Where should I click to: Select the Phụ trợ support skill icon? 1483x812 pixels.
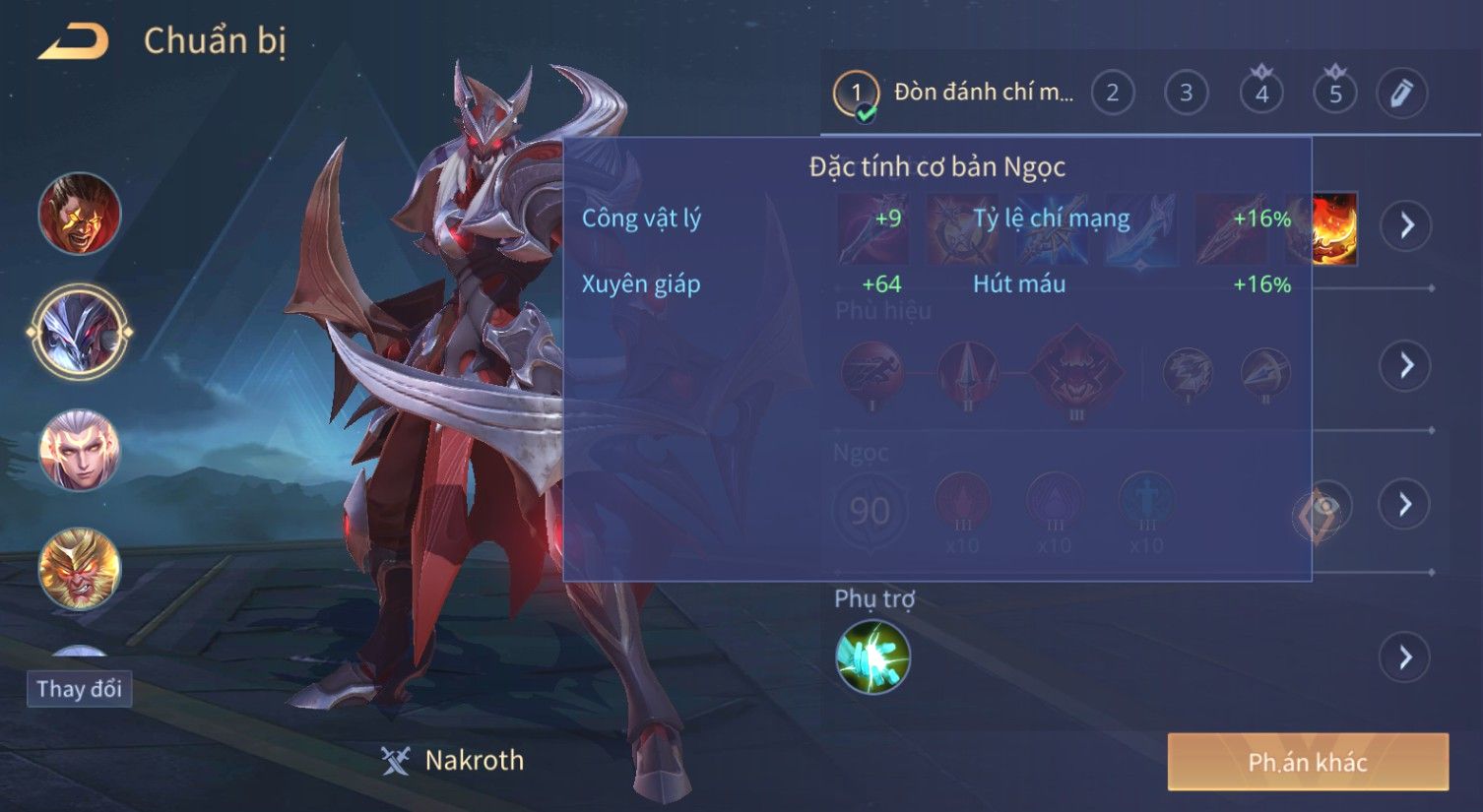pos(872,656)
